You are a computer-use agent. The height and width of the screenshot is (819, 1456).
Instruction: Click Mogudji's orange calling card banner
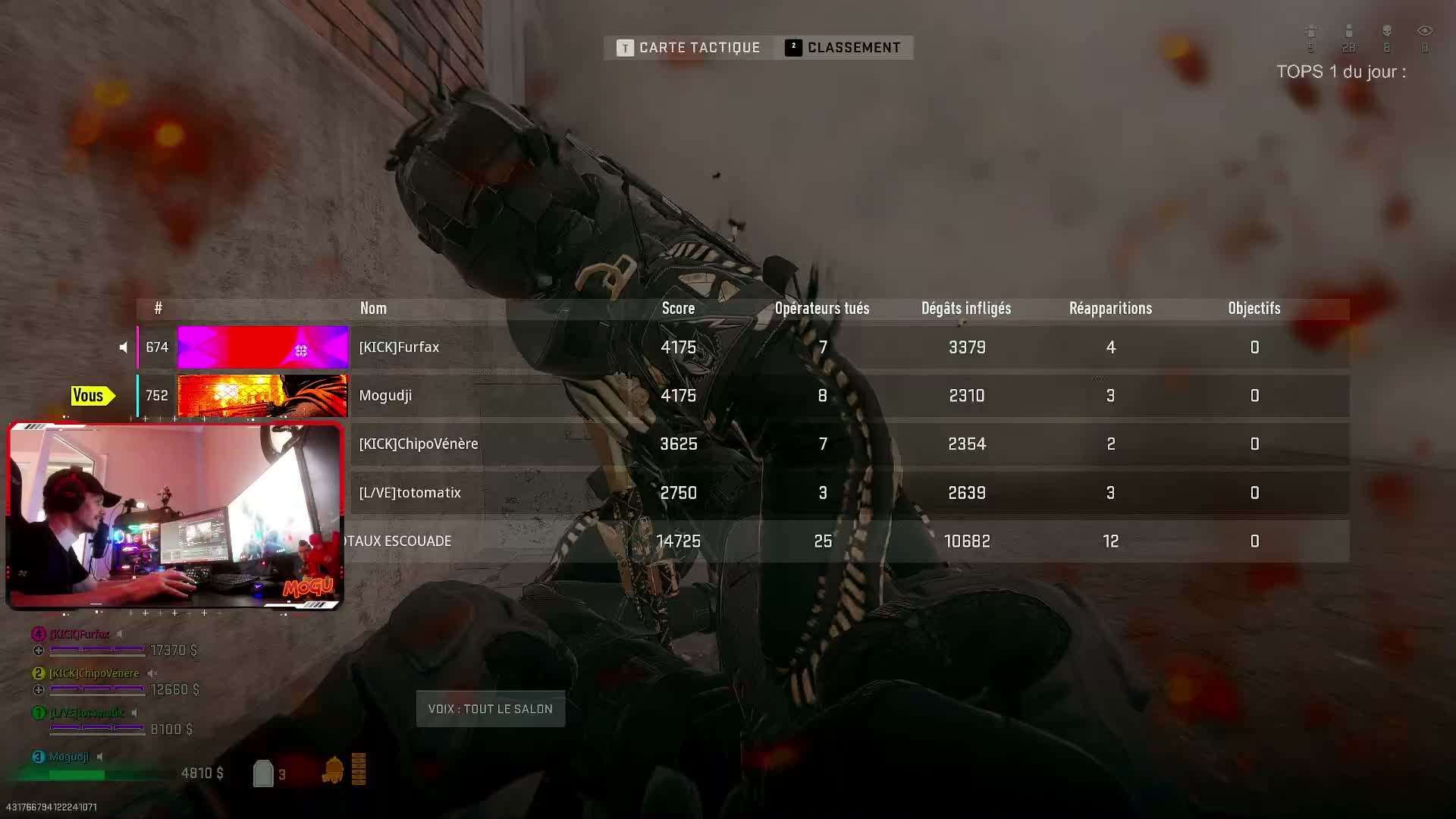point(262,395)
